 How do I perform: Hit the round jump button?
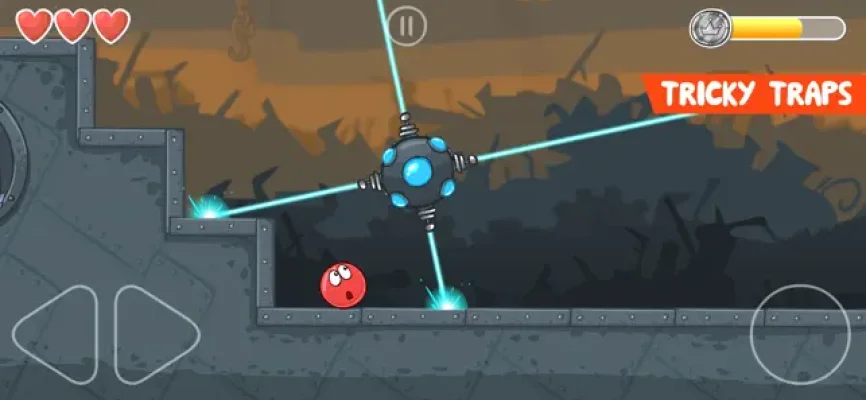(x=799, y=334)
